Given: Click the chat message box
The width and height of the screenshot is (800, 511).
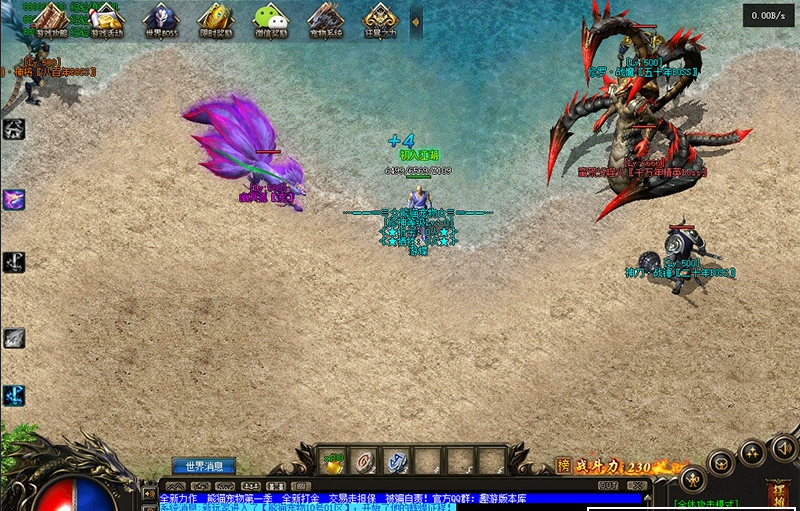Looking at the screenshot, I should point(400,498).
